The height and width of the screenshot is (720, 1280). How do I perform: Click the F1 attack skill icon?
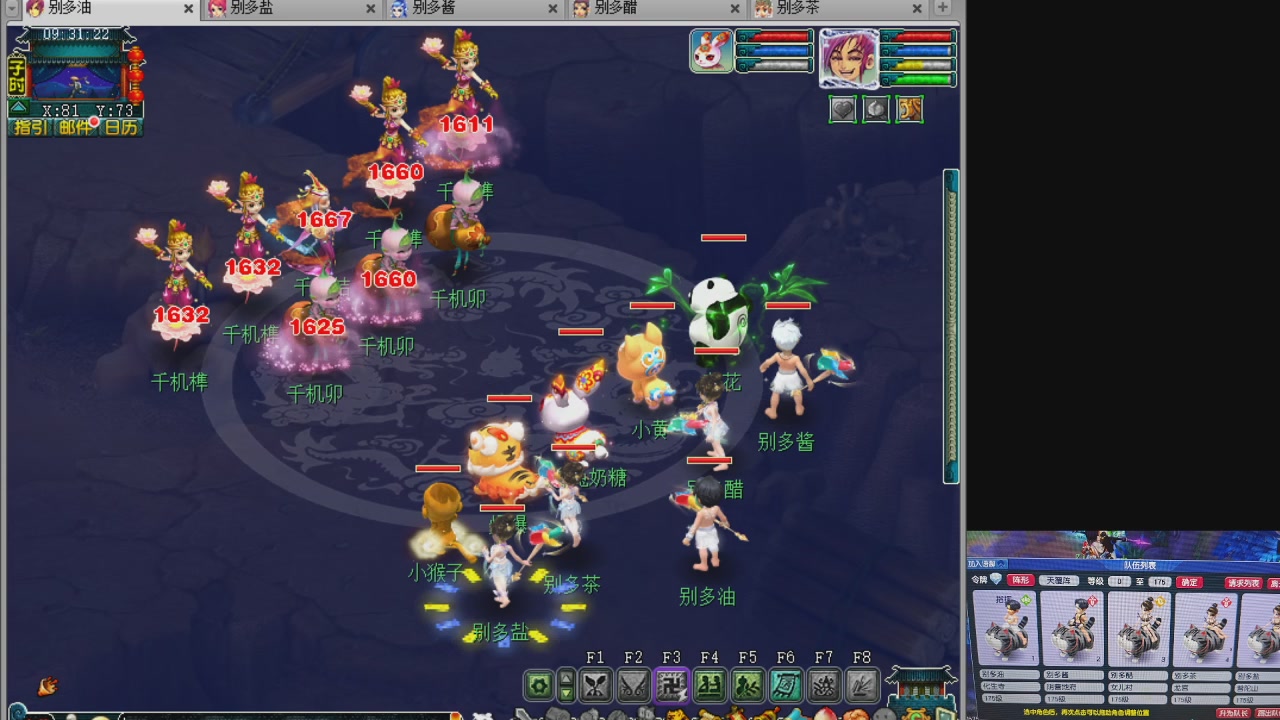(597, 684)
